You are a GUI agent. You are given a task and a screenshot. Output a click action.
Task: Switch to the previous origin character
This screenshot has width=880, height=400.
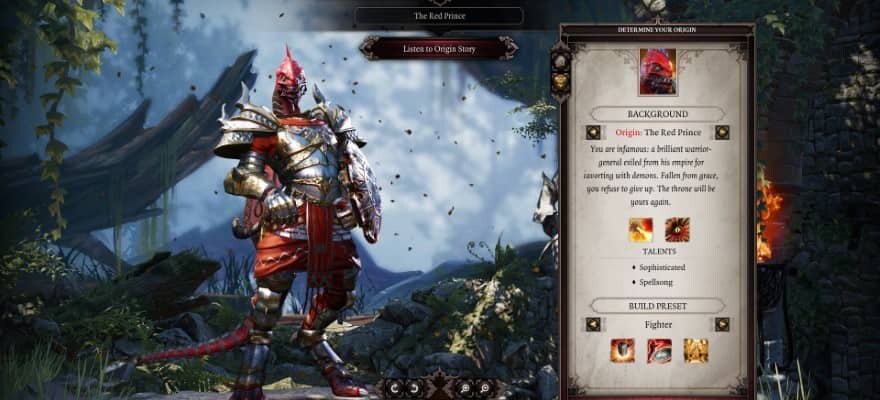point(593,132)
